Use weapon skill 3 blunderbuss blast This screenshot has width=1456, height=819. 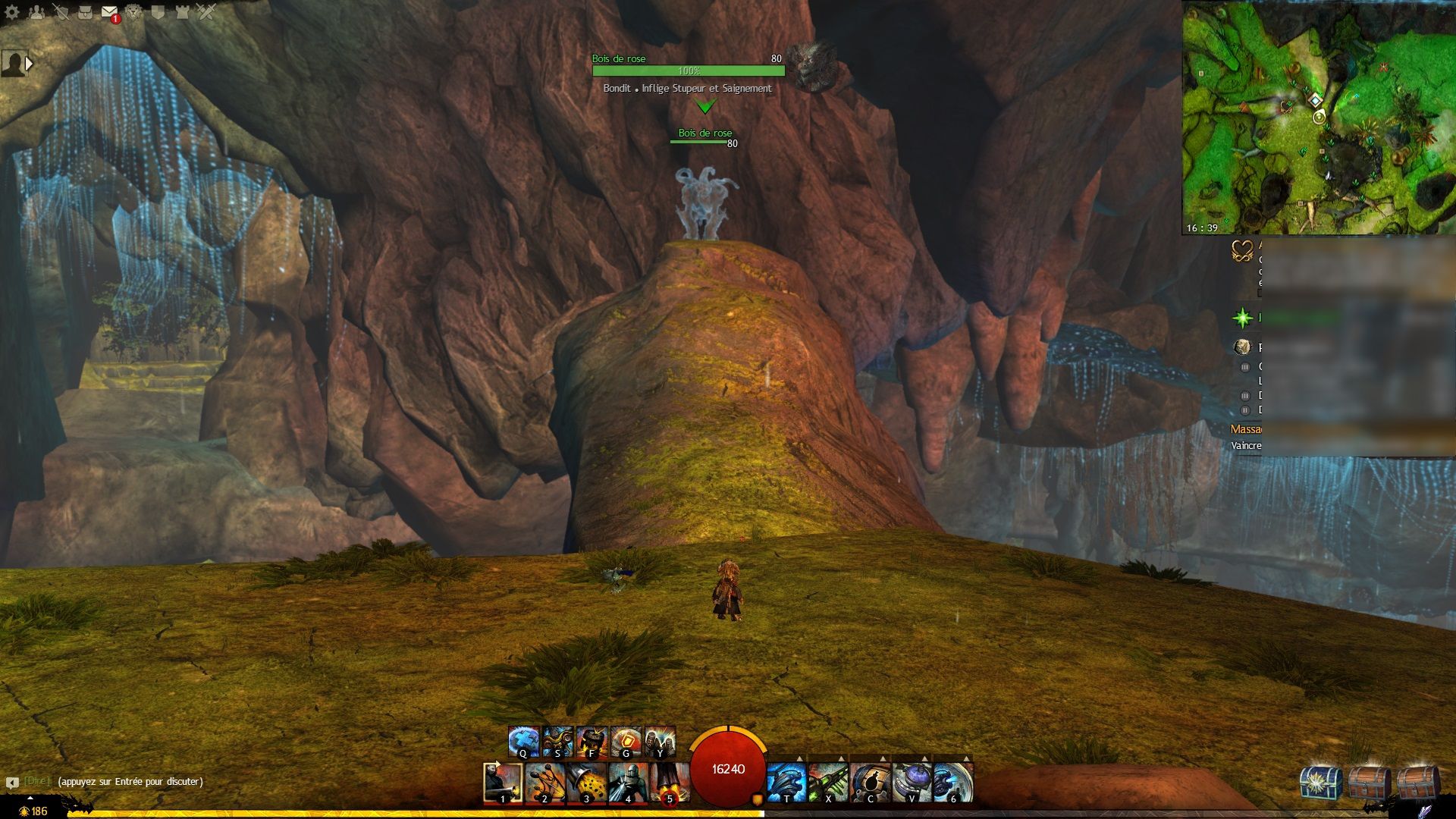[x=586, y=783]
